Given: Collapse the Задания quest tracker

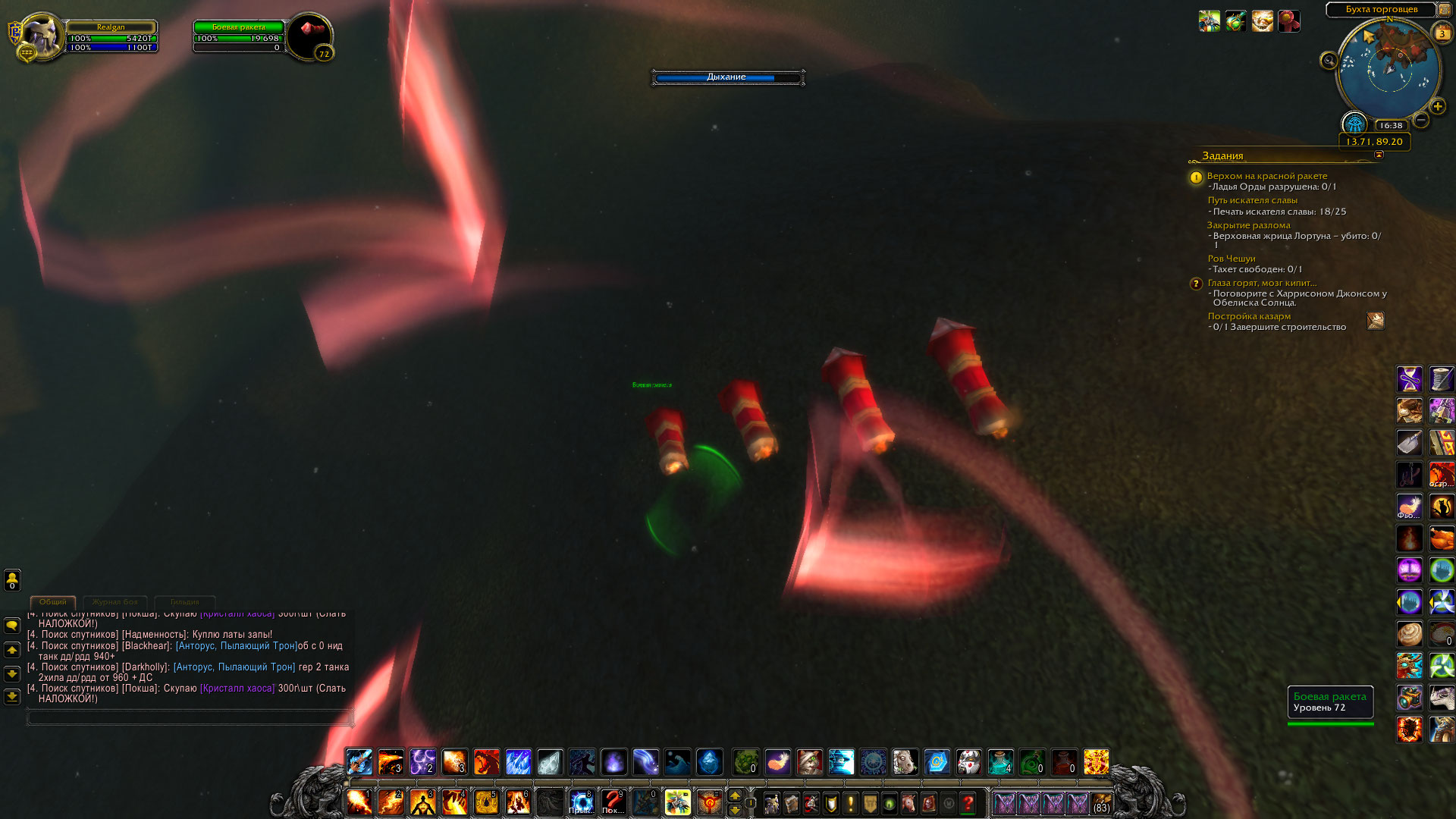Looking at the screenshot, I should (1379, 155).
